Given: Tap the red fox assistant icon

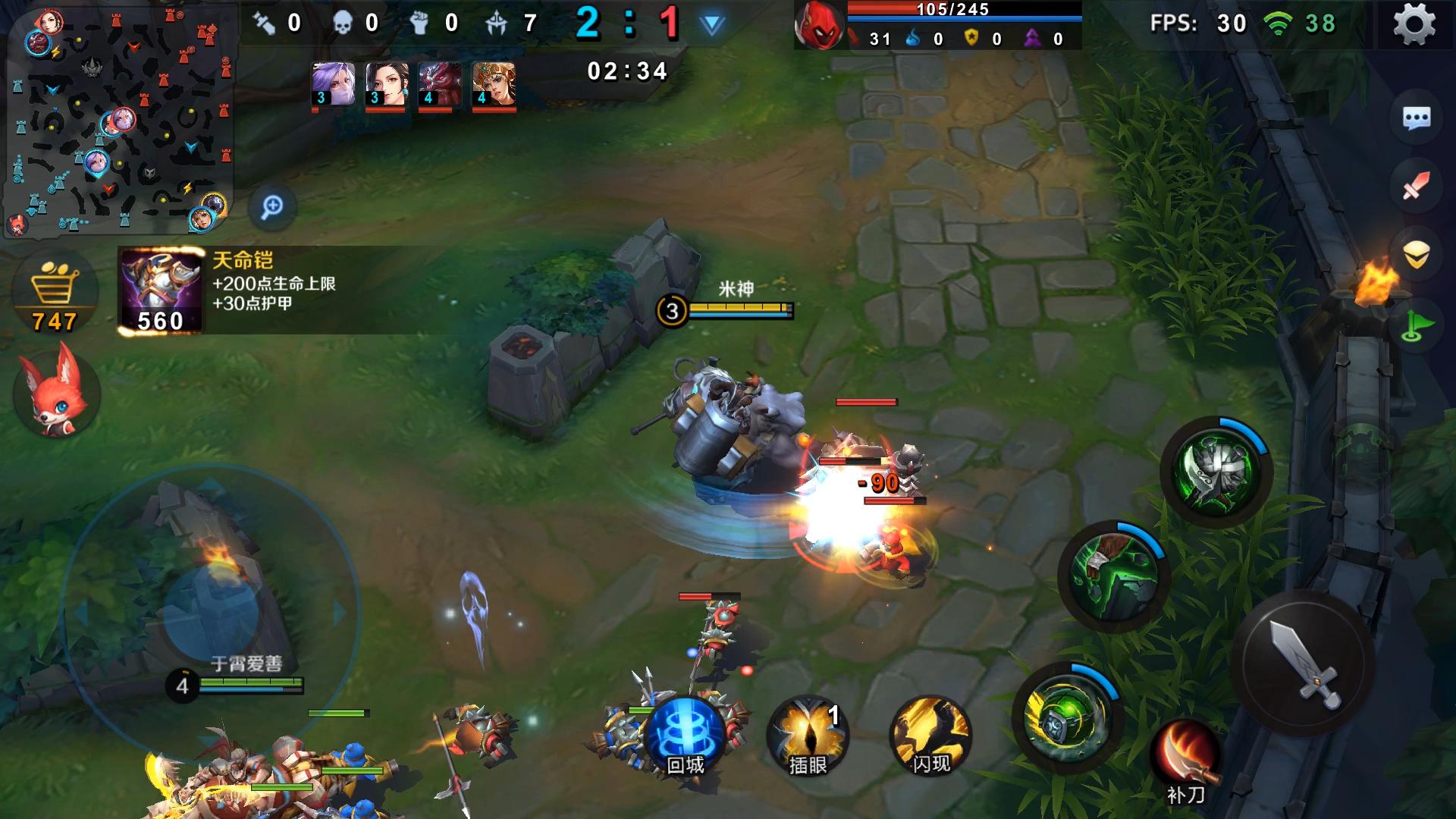Looking at the screenshot, I should click(x=56, y=391).
